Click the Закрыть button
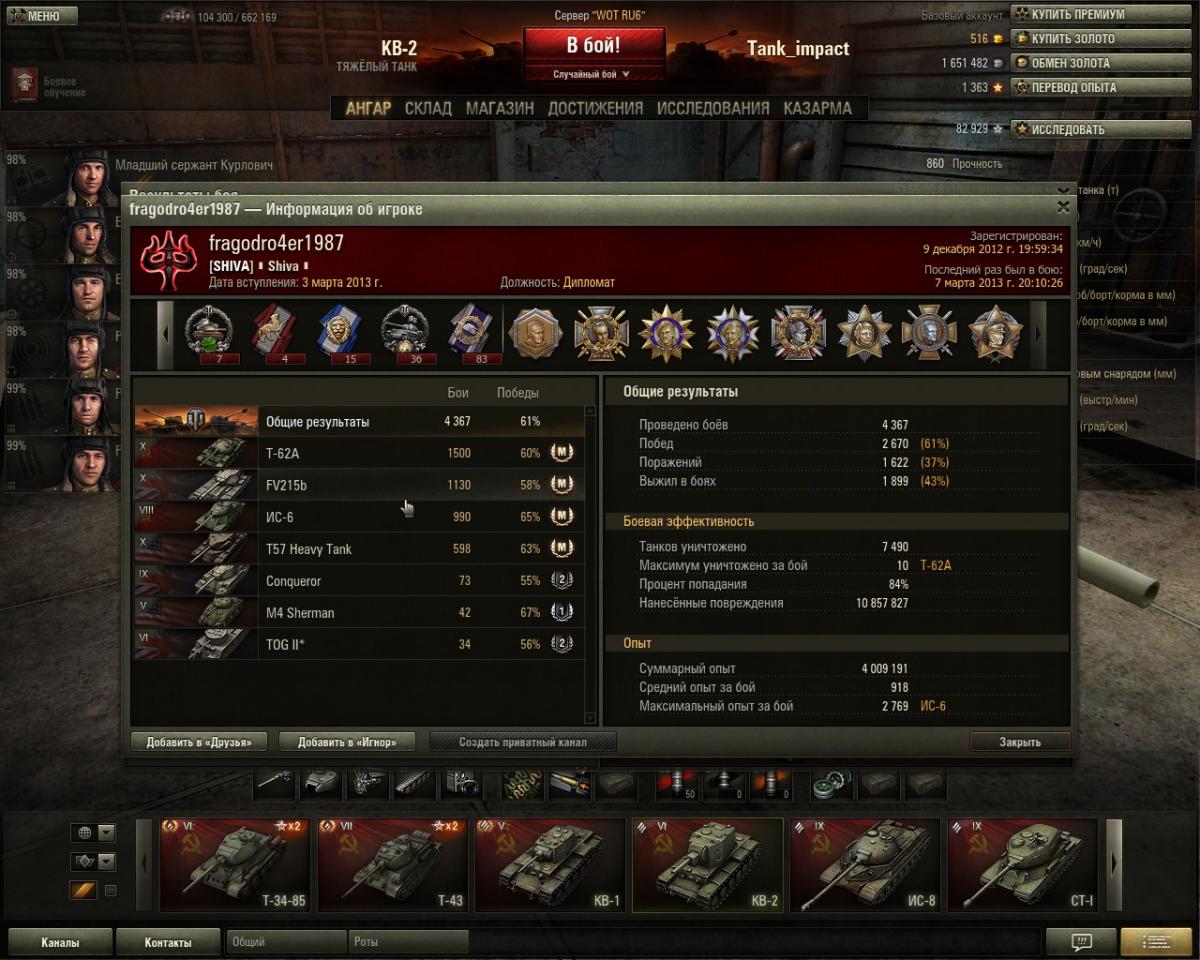 pos(1020,742)
